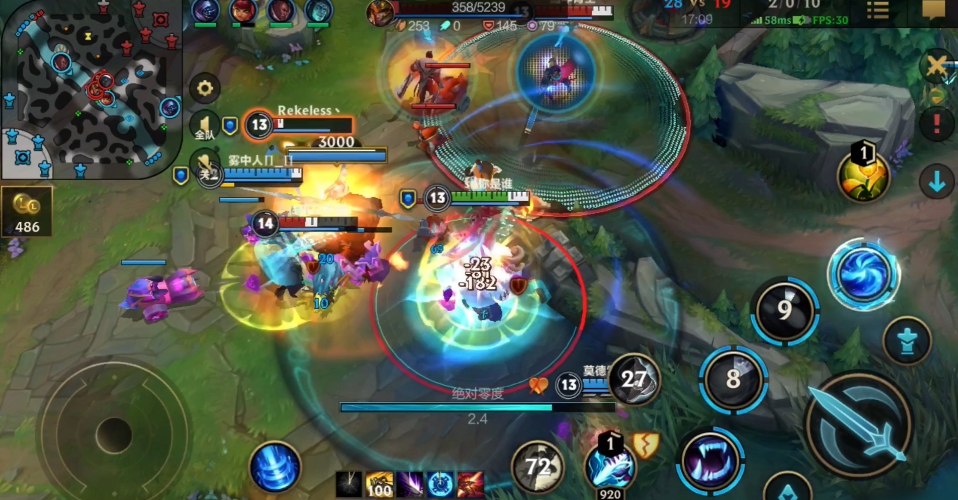Screen dimensions: 958x500
Task: Tap the target-tower attack button
Action: point(908,340)
